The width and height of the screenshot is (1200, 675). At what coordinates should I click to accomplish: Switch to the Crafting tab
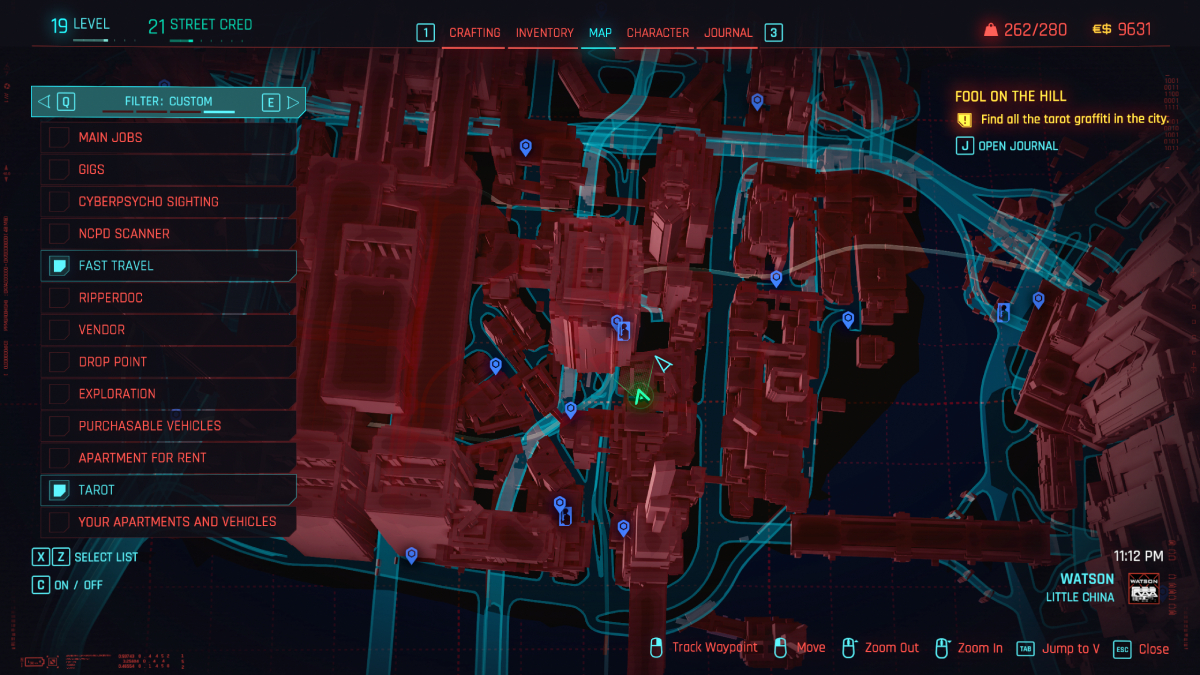tap(474, 33)
